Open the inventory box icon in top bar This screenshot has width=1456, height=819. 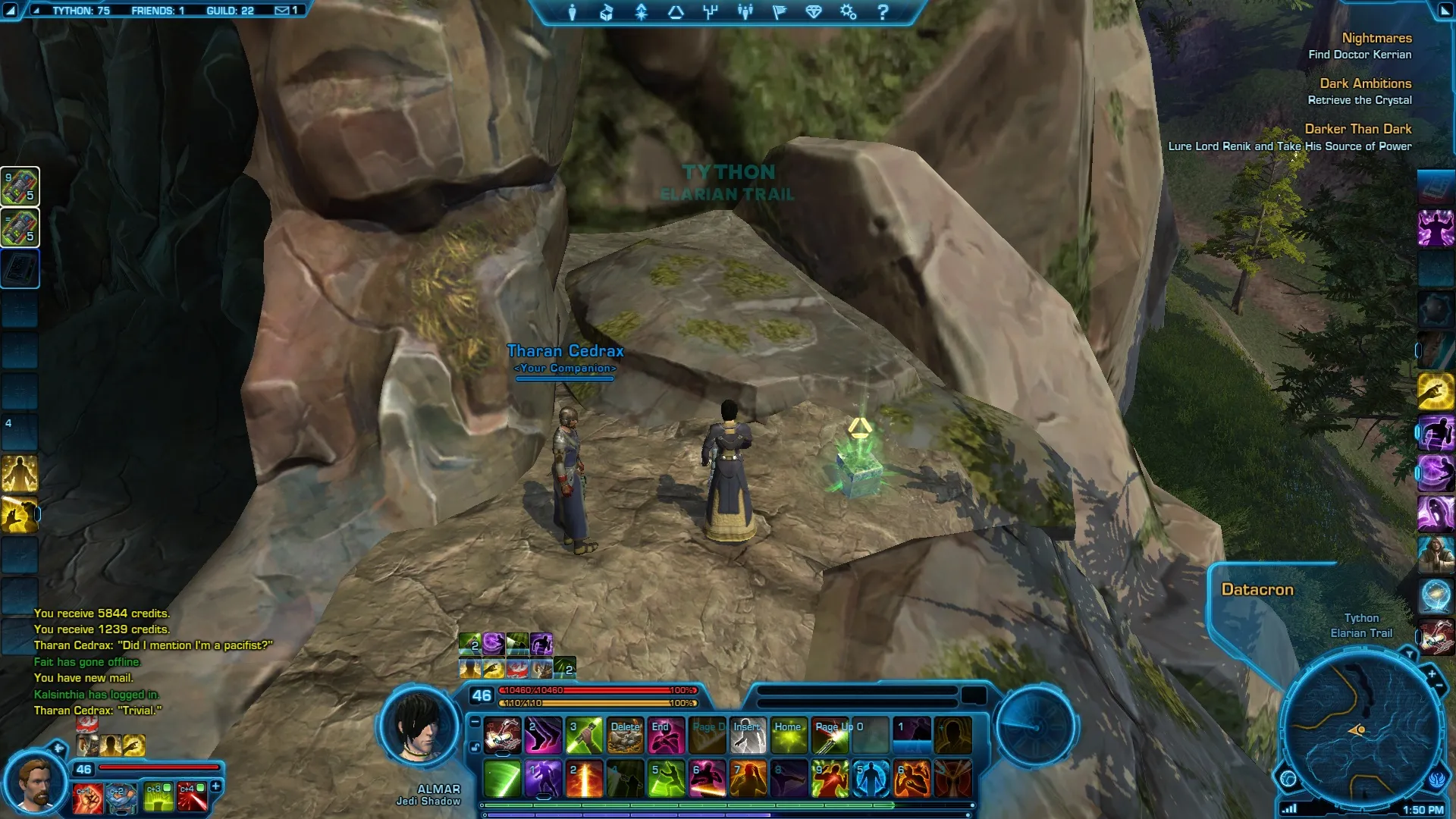pos(607,12)
